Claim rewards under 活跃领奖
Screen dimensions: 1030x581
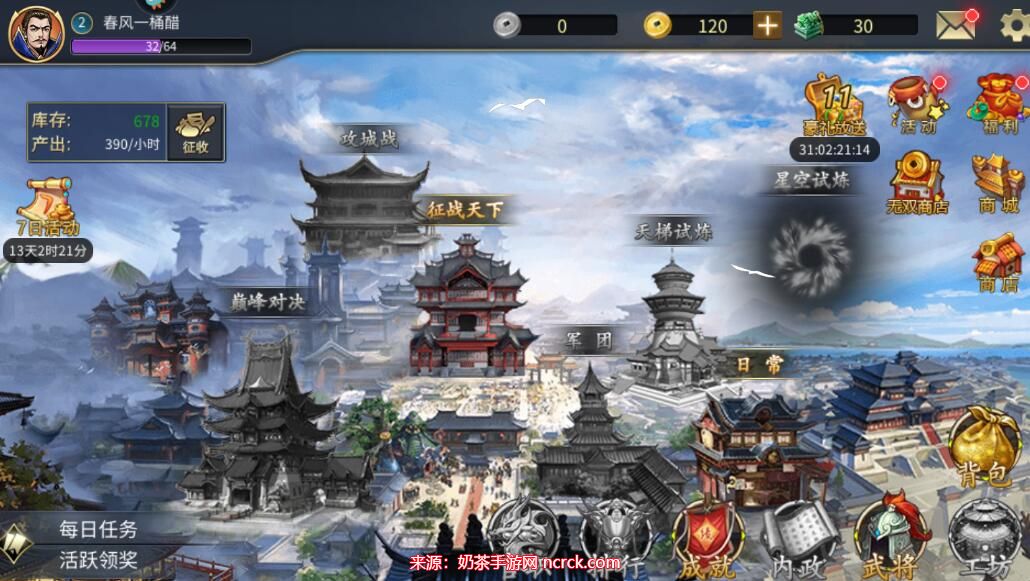[97, 559]
